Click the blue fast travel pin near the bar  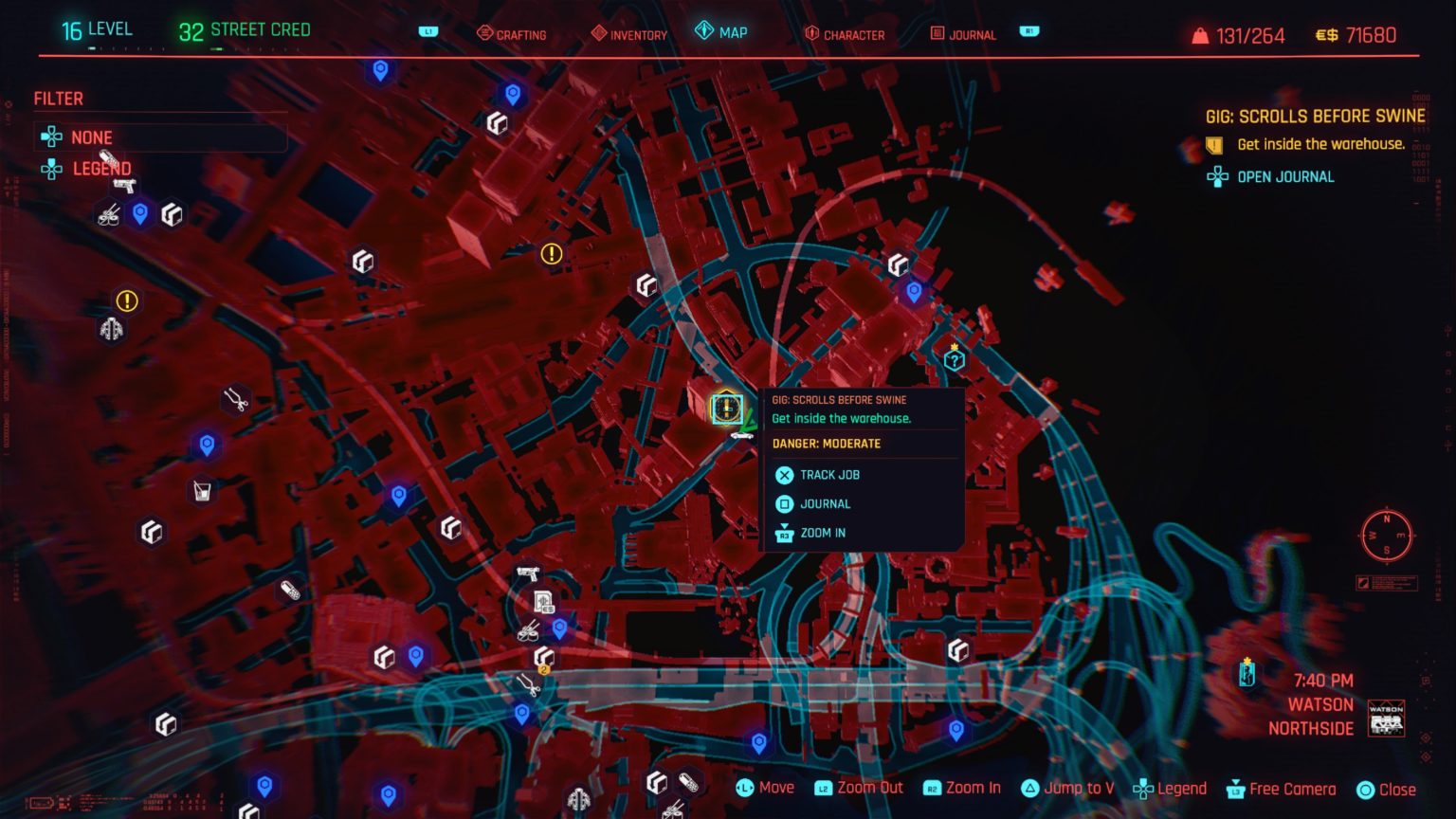208,446
